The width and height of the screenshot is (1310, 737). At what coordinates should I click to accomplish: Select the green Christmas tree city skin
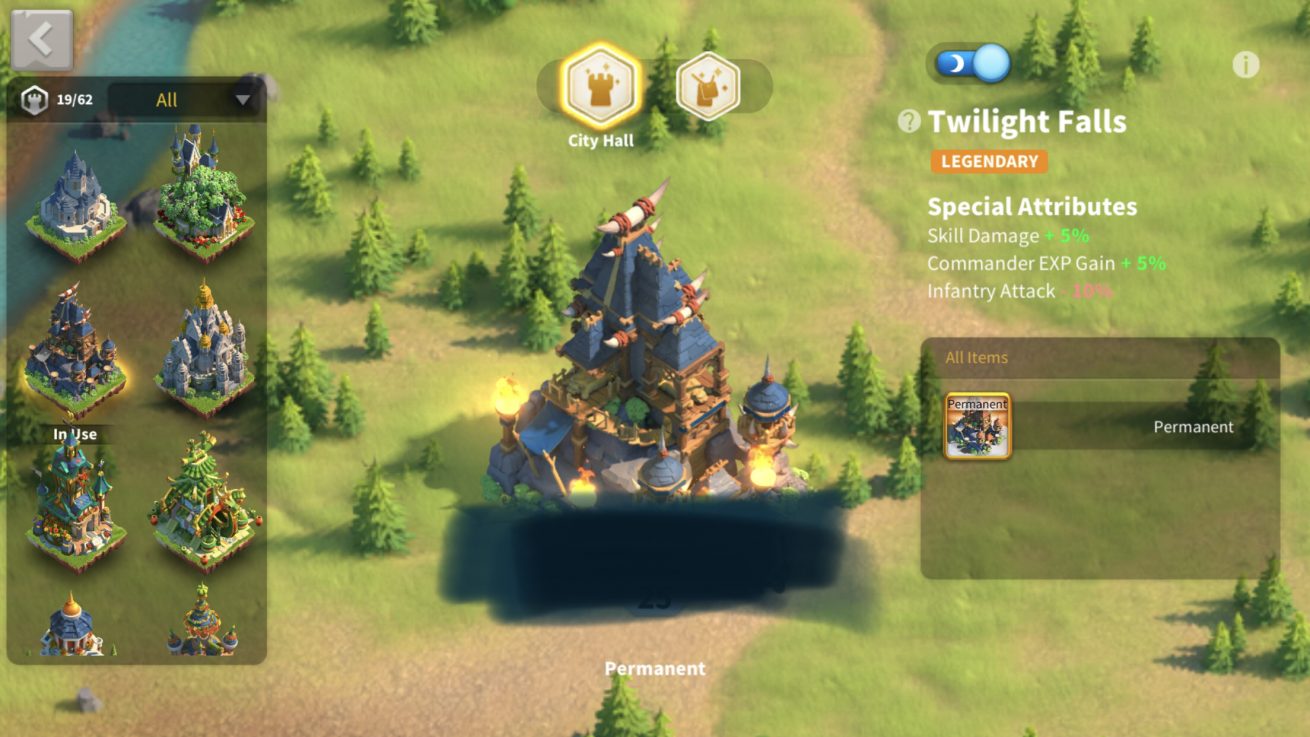click(x=203, y=500)
